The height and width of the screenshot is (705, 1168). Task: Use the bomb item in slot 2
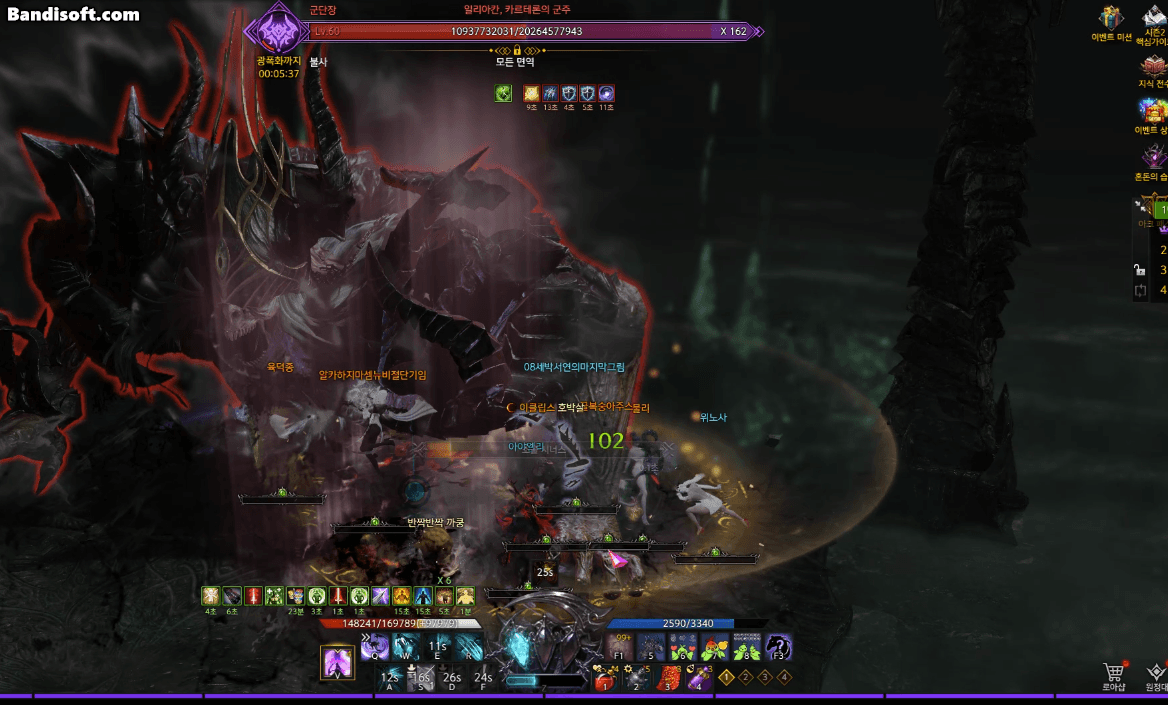[635, 679]
